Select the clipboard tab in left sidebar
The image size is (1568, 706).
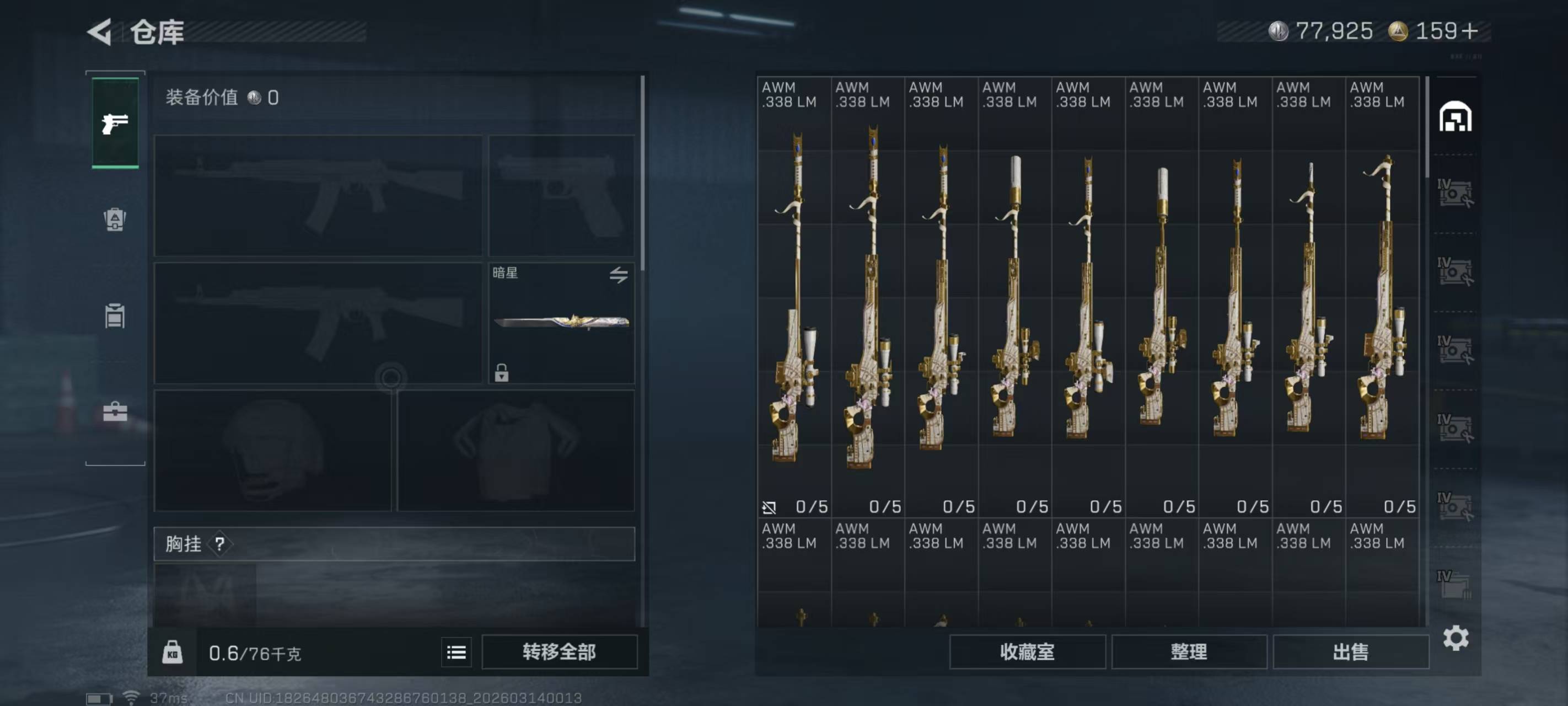pos(115,315)
